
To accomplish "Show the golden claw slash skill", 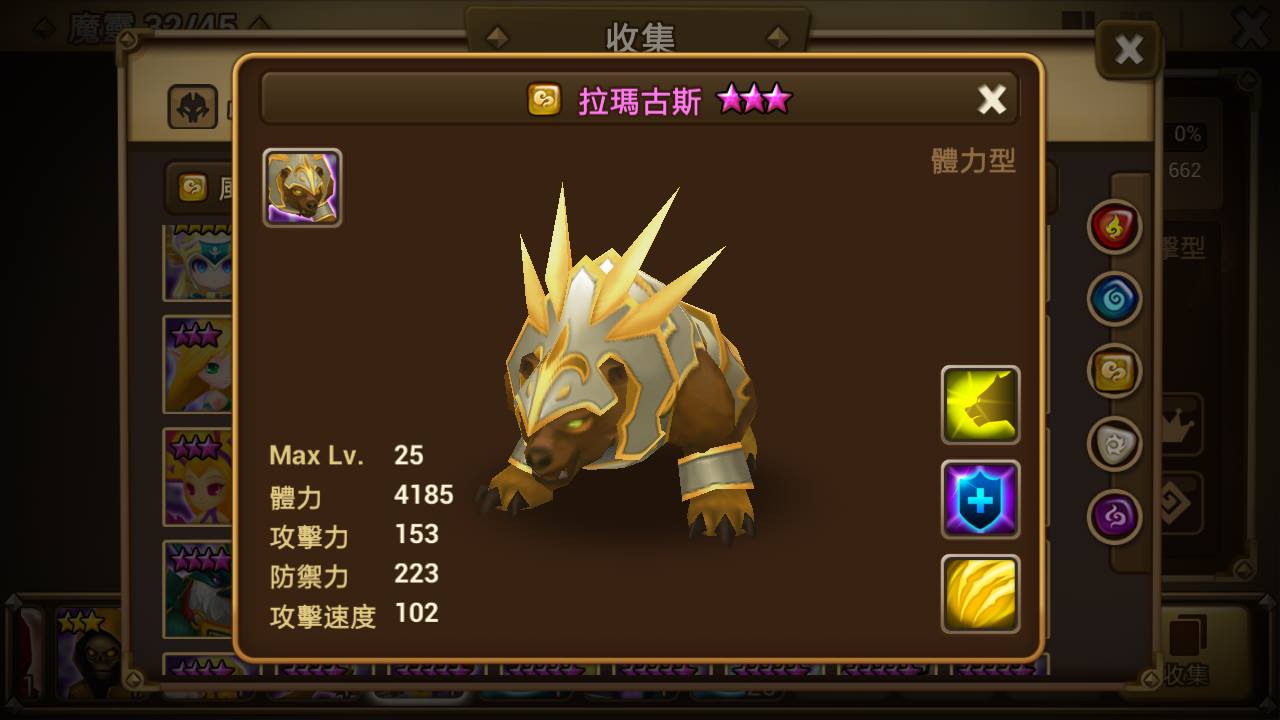I will click(x=980, y=594).
